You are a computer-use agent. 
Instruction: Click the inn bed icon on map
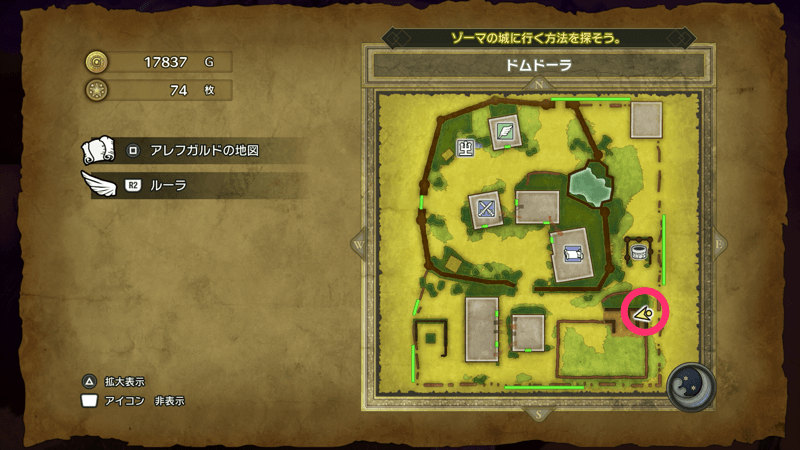pyautogui.click(x=573, y=254)
